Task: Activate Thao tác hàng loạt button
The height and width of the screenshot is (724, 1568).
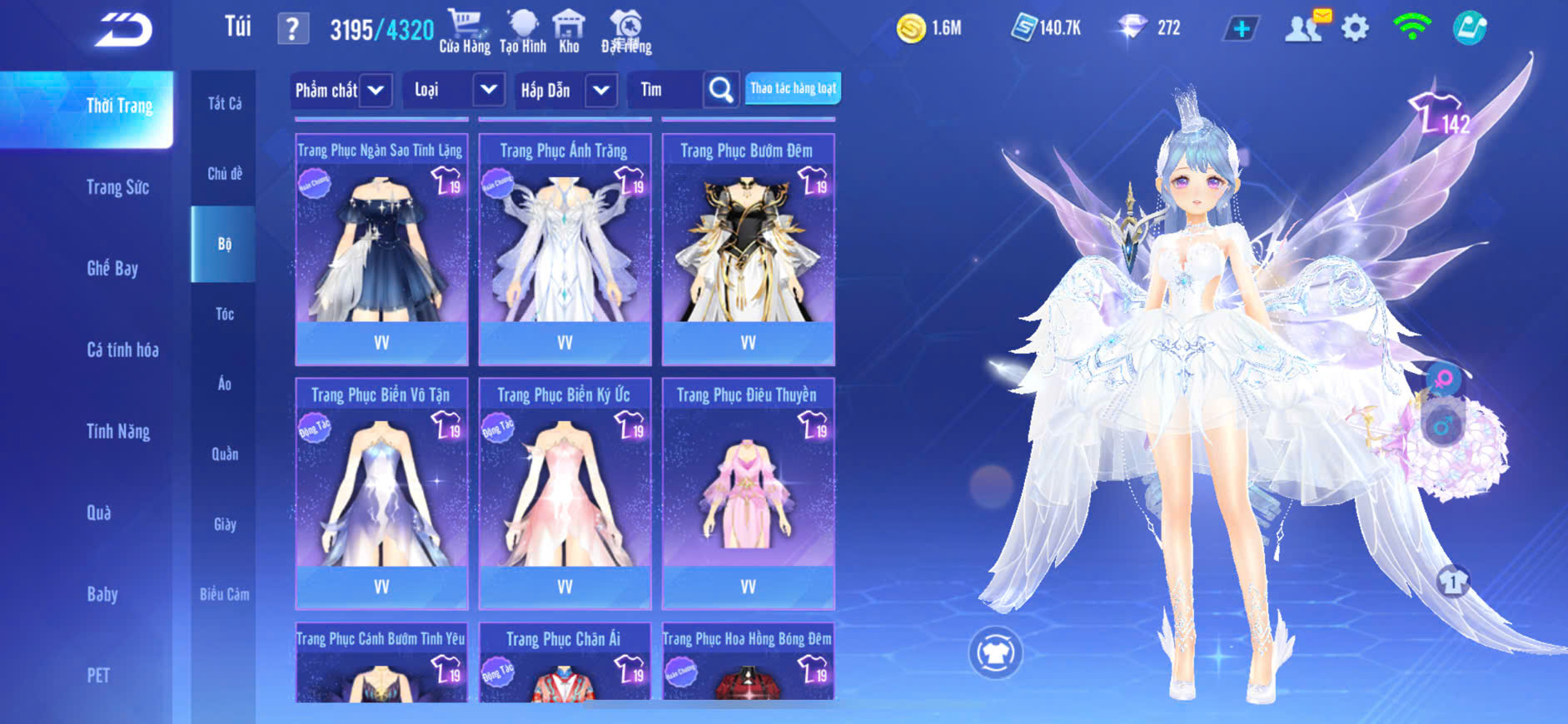Action: point(793,88)
